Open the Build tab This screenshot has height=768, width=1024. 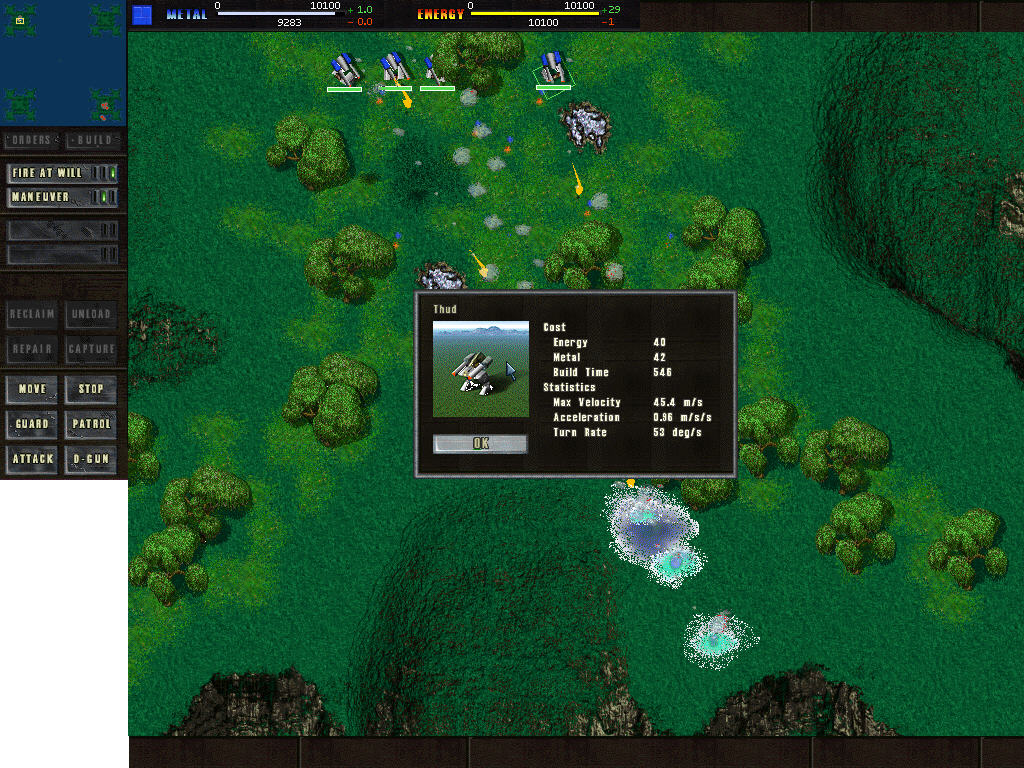point(94,140)
